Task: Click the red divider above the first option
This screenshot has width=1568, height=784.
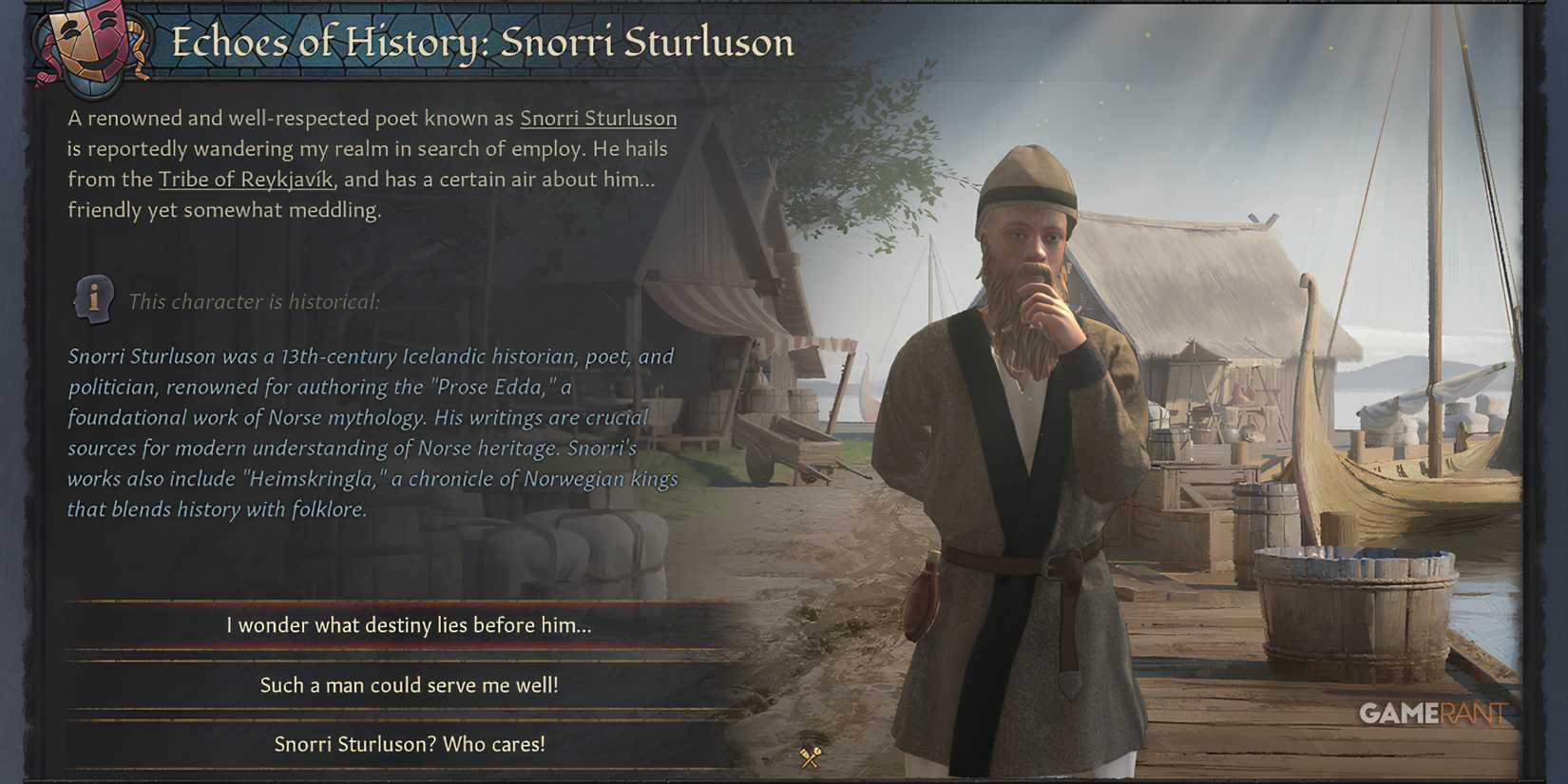Action: coord(409,602)
